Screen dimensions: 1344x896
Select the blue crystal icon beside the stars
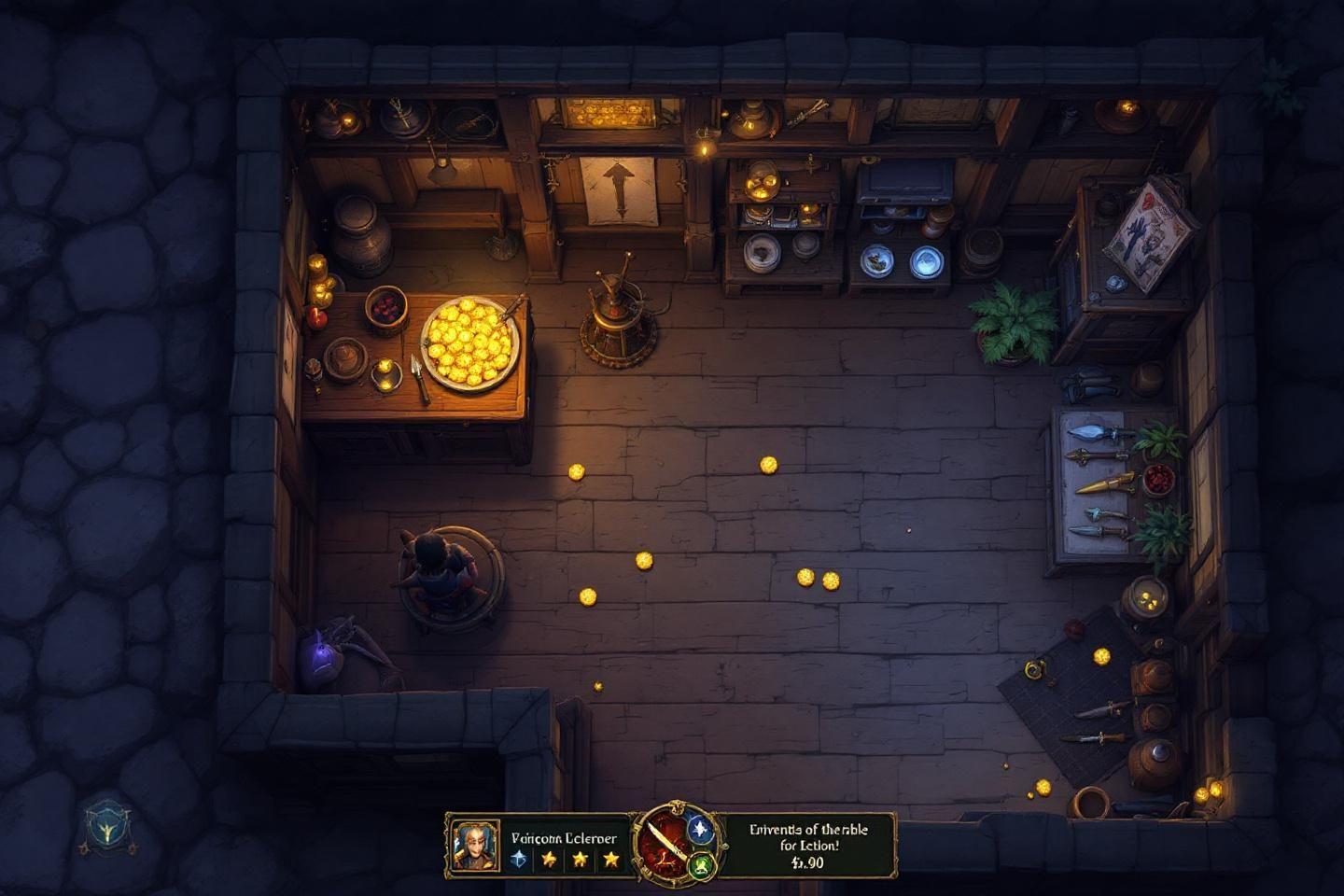pyautogui.click(x=520, y=858)
